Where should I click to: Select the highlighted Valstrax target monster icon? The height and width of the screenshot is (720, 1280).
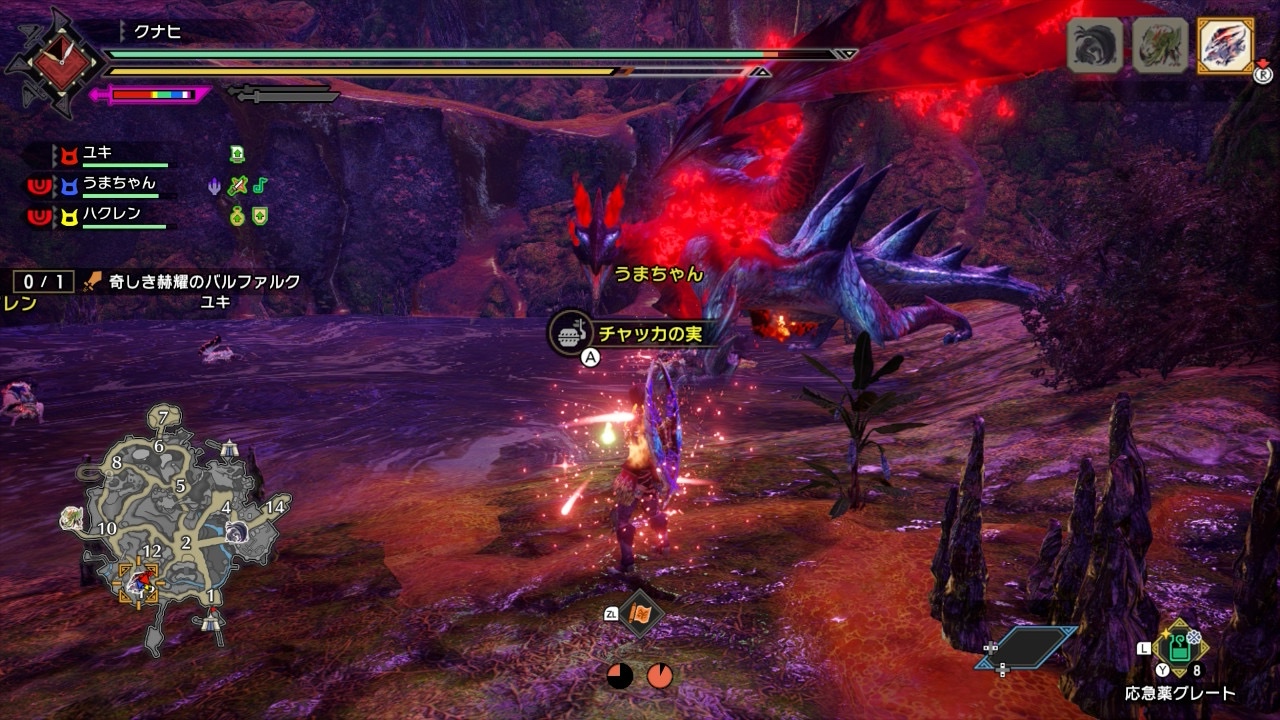pyautogui.click(x=1225, y=46)
